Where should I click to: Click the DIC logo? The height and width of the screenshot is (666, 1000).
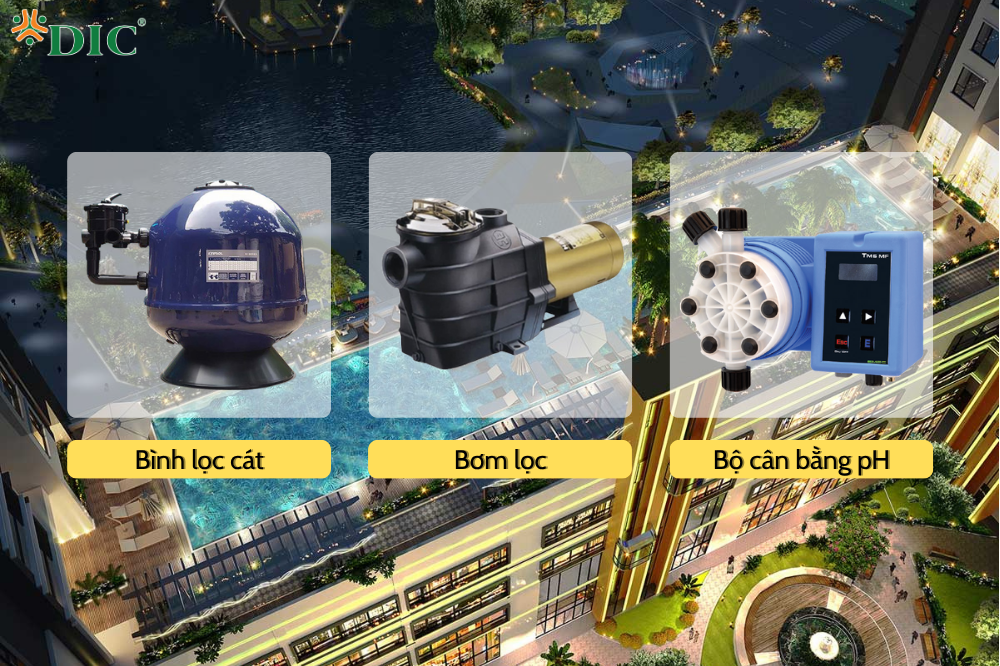pos(78,36)
